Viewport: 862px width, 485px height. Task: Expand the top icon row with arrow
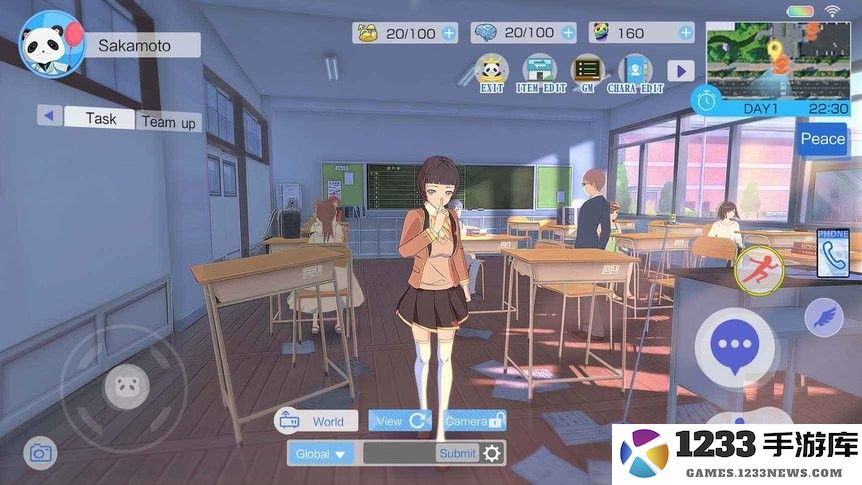(681, 71)
